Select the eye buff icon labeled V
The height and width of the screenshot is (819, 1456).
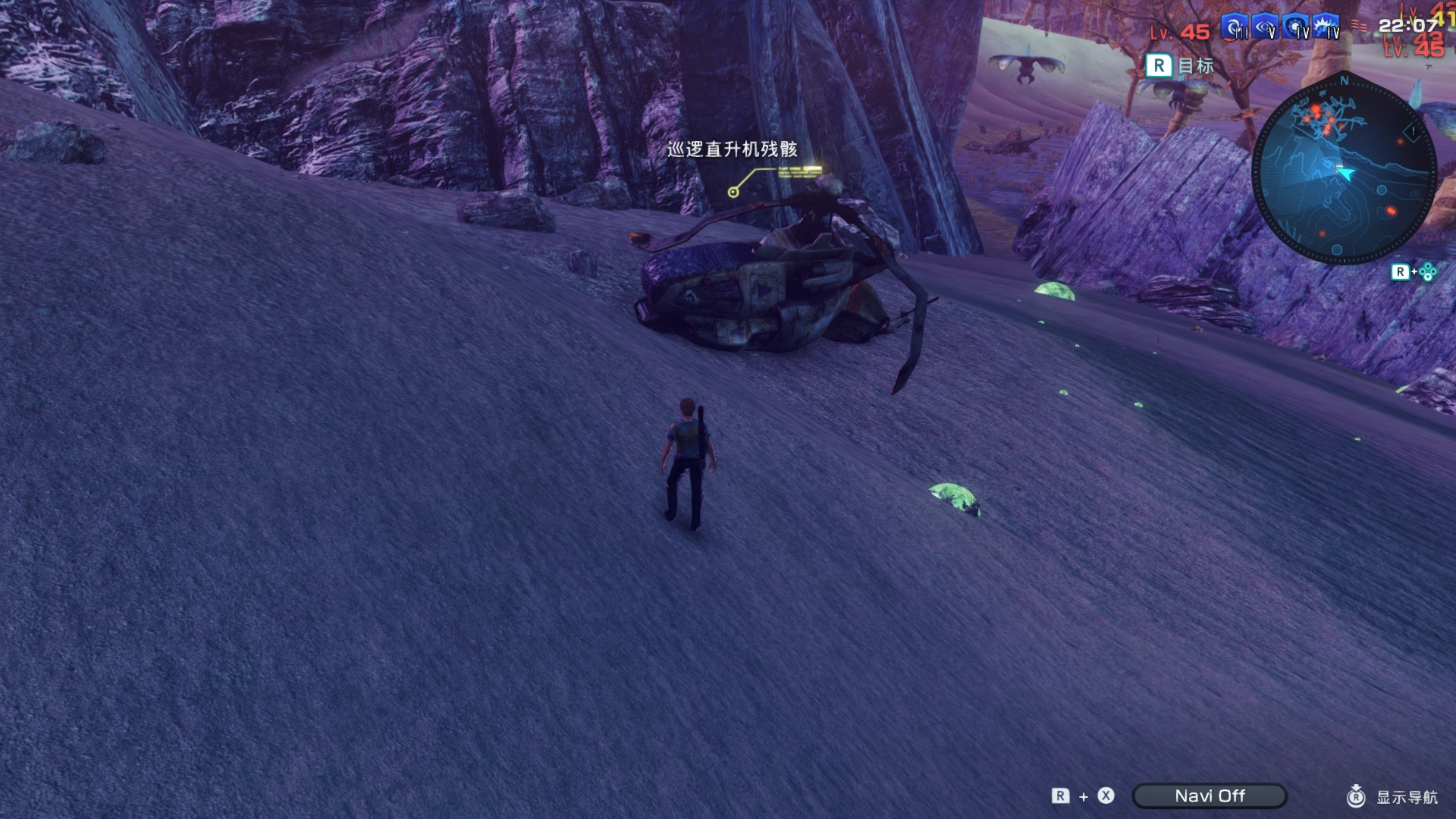(x=1265, y=27)
